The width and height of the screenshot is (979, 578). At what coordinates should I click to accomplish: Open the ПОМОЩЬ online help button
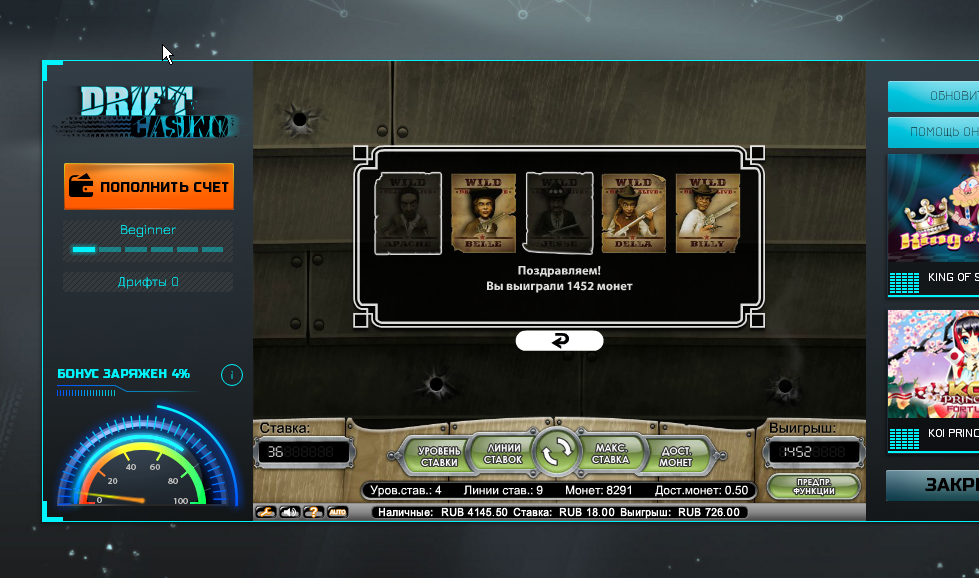click(x=933, y=132)
